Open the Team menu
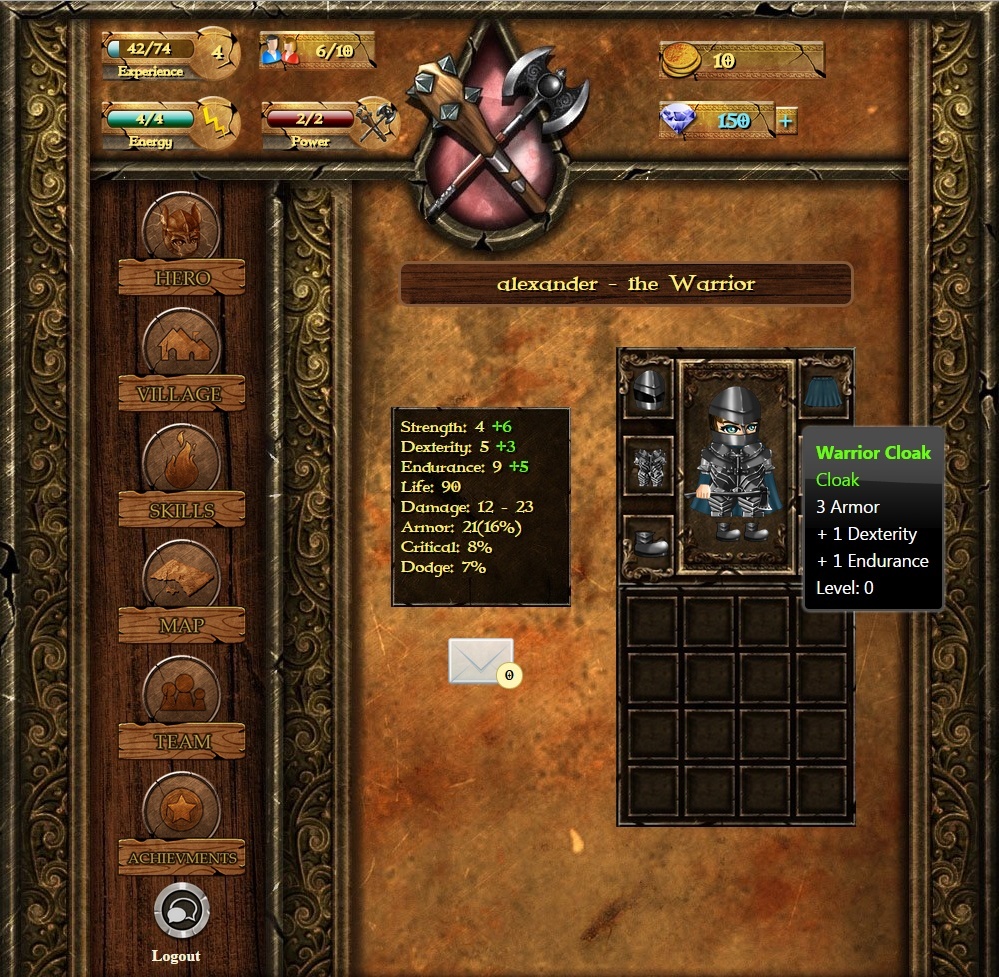Viewport: 999px width, 977px height. click(x=181, y=707)
